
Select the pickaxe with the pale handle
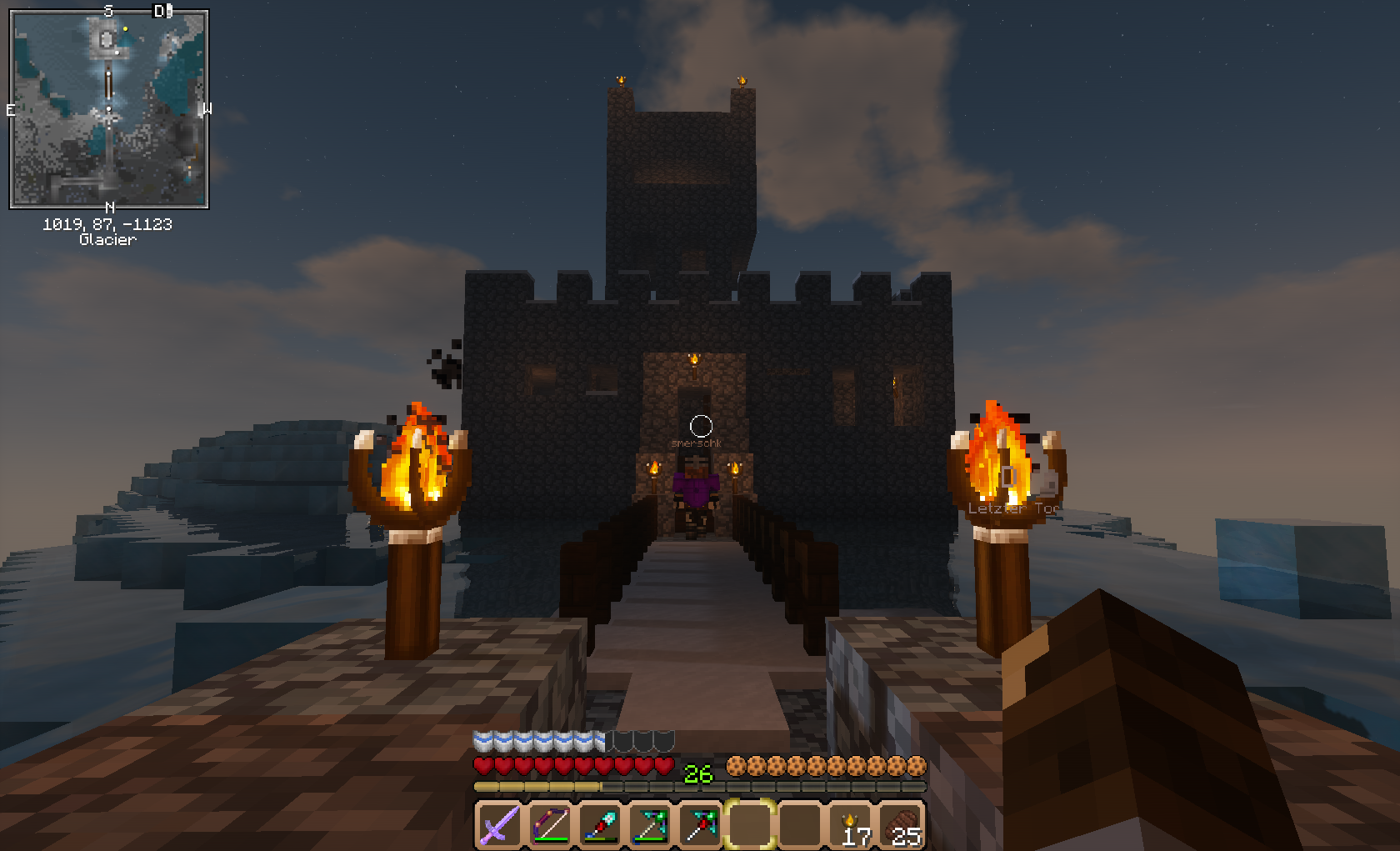(x=650, y=825)
